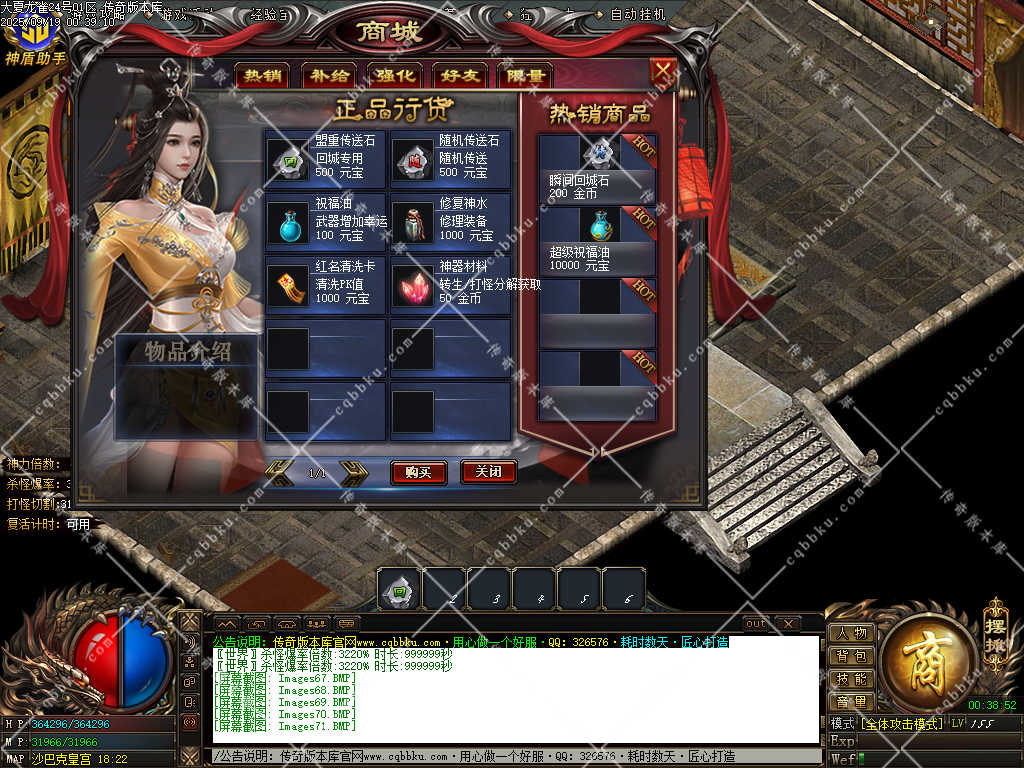This screenshot has width=1024, height=768.
Task: Click the 购买 buy button
Action: point(418,472)
